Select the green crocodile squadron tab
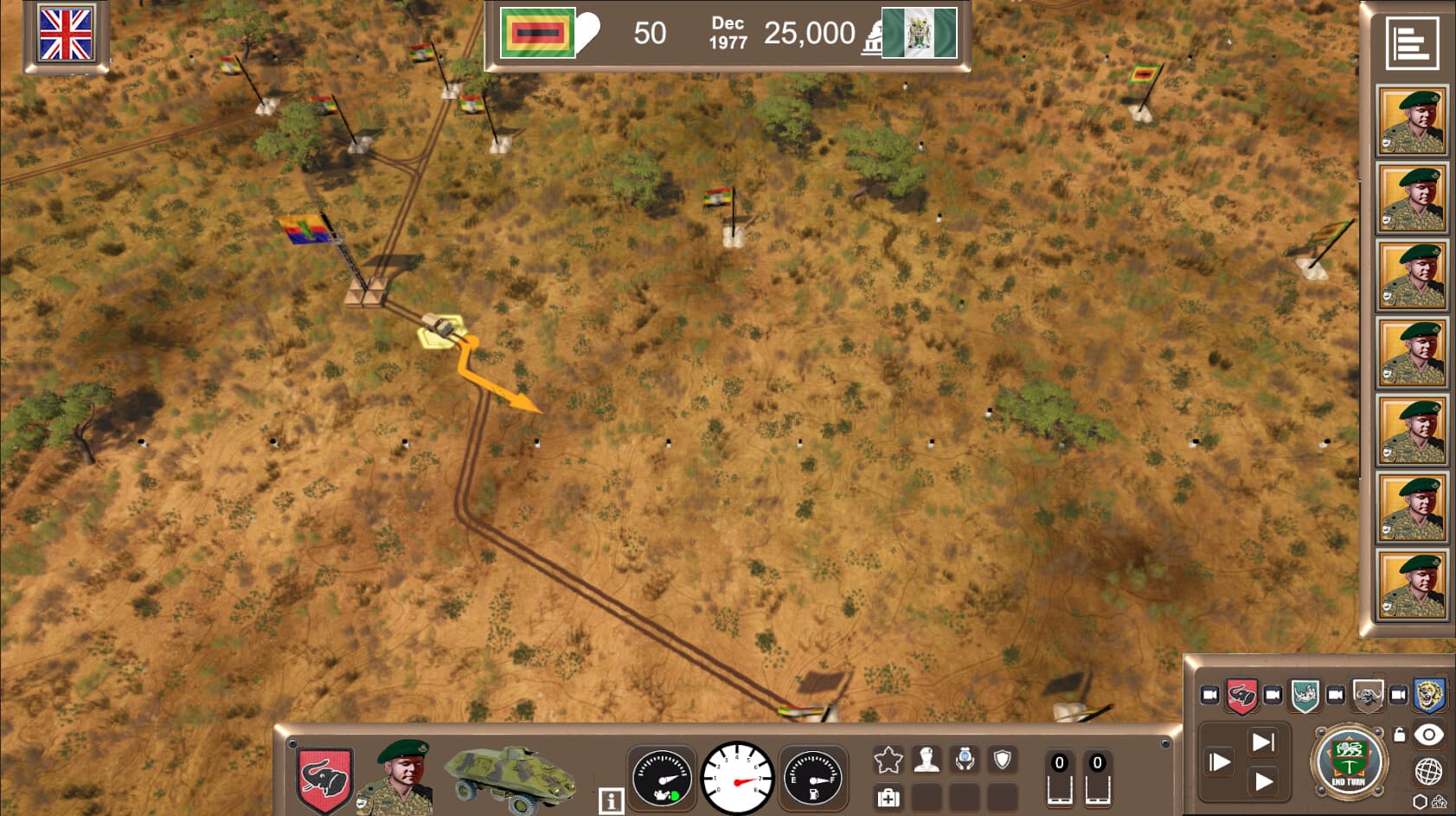Viewport: 1456px width, 816px height. coord(1305,696)
